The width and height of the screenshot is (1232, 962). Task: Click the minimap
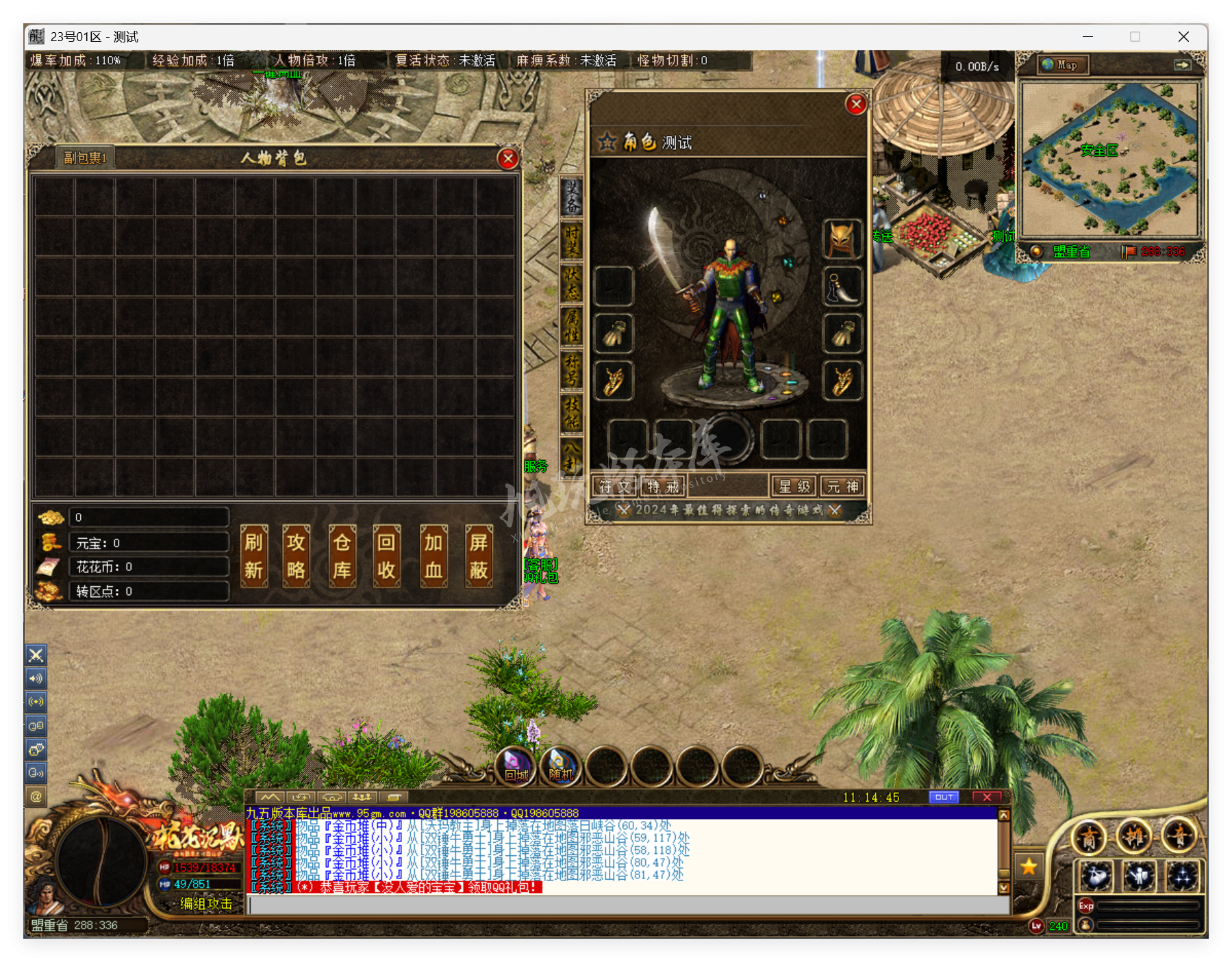(1109, 159)
